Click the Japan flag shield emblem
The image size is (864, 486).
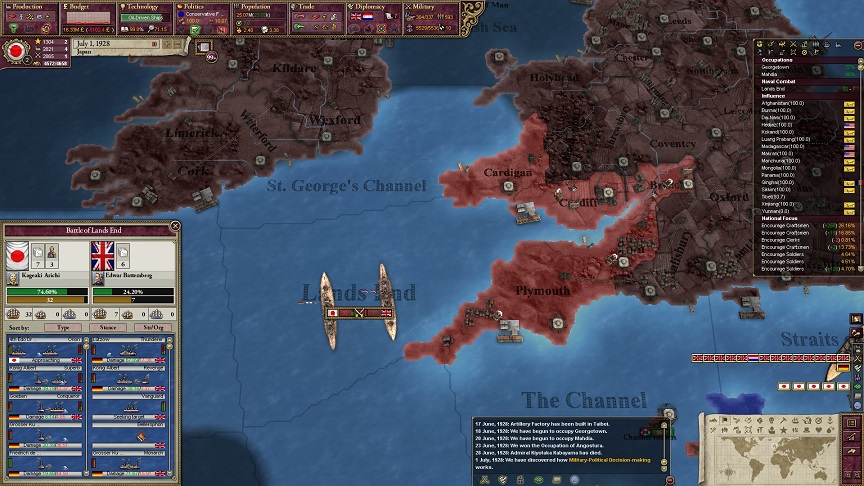[15, 50]
